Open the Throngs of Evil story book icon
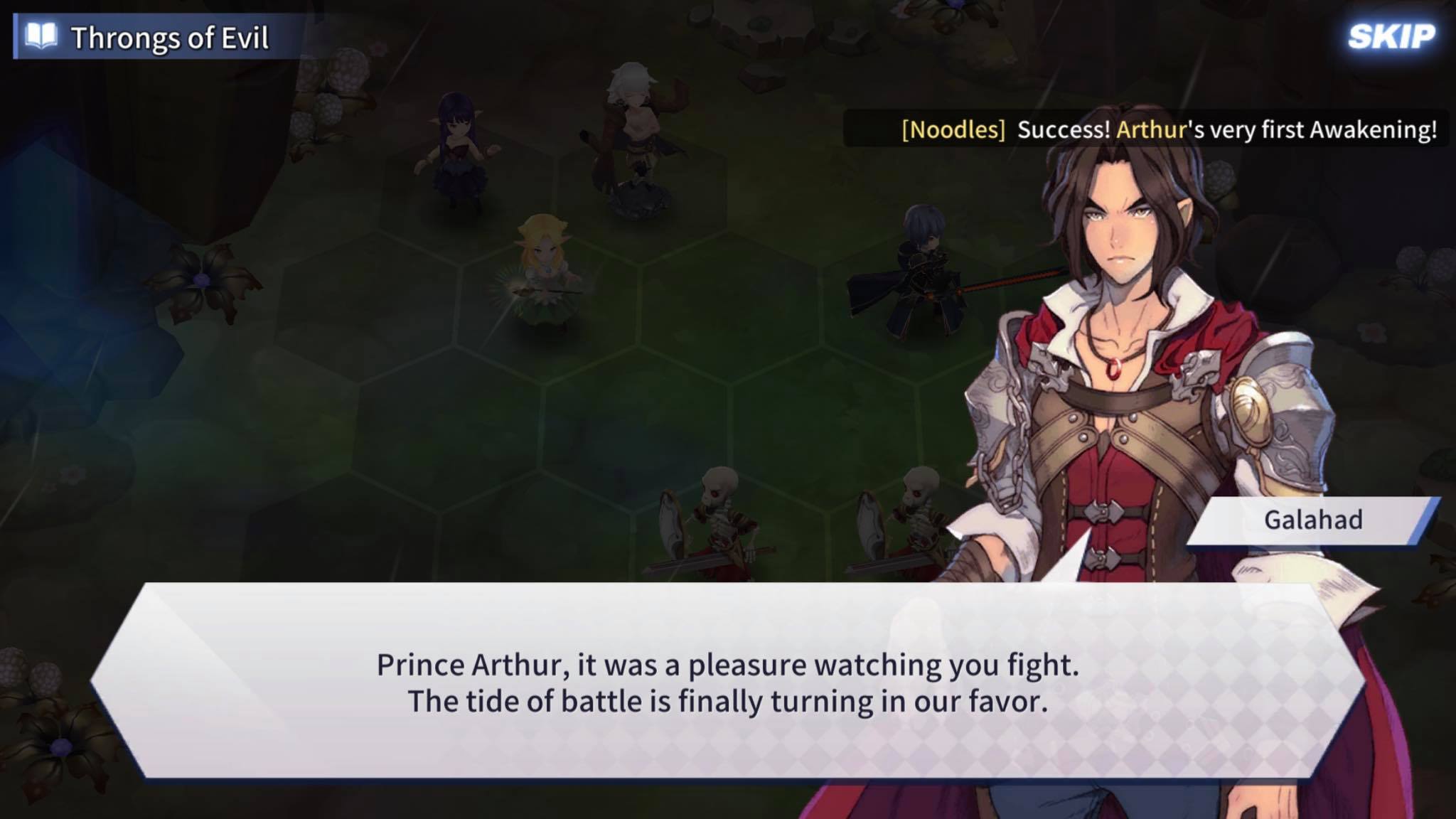Screen dimensions: 1456x819 pos(41,37)
